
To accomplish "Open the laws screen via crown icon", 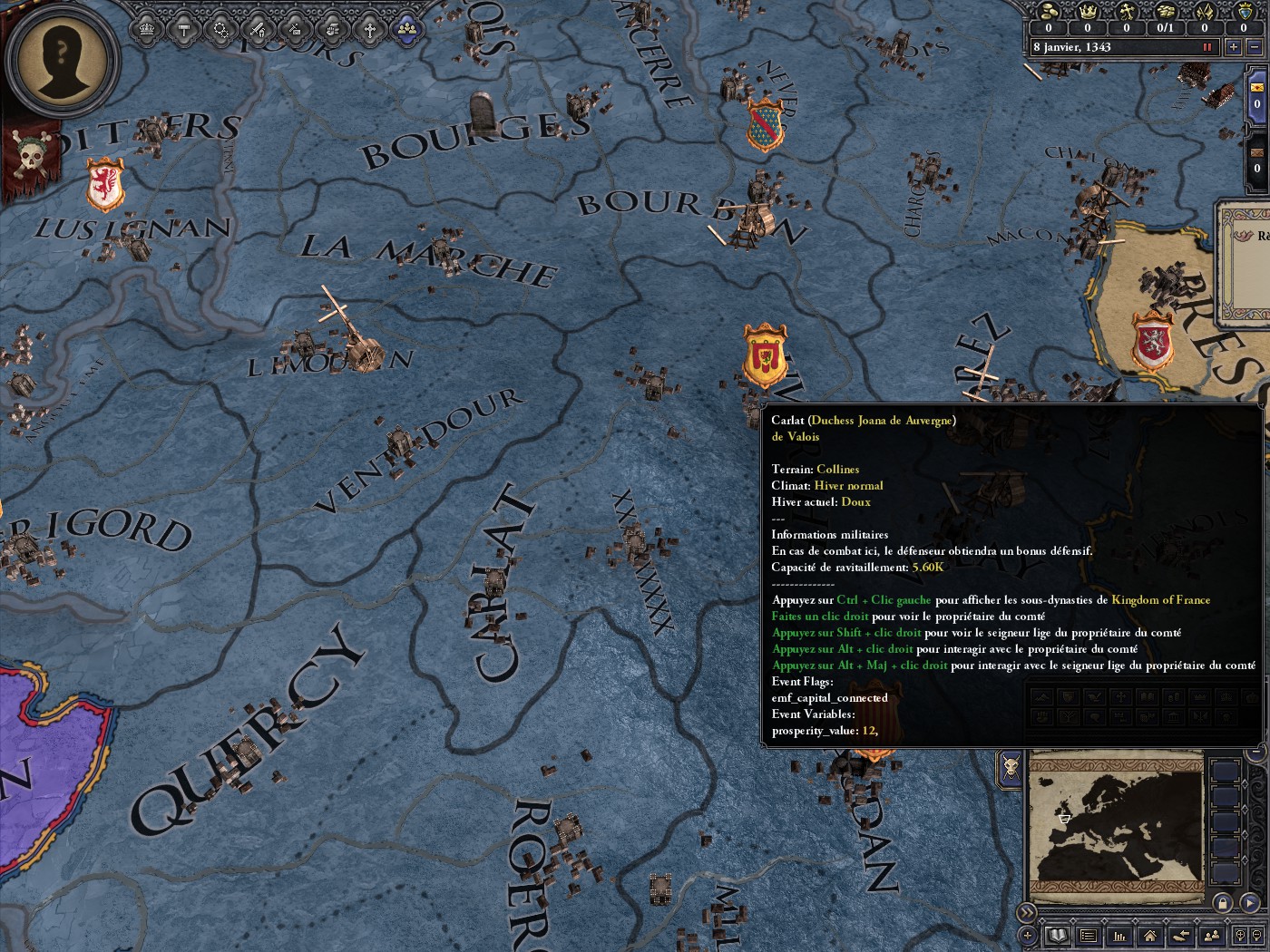I will pos(145,28).
